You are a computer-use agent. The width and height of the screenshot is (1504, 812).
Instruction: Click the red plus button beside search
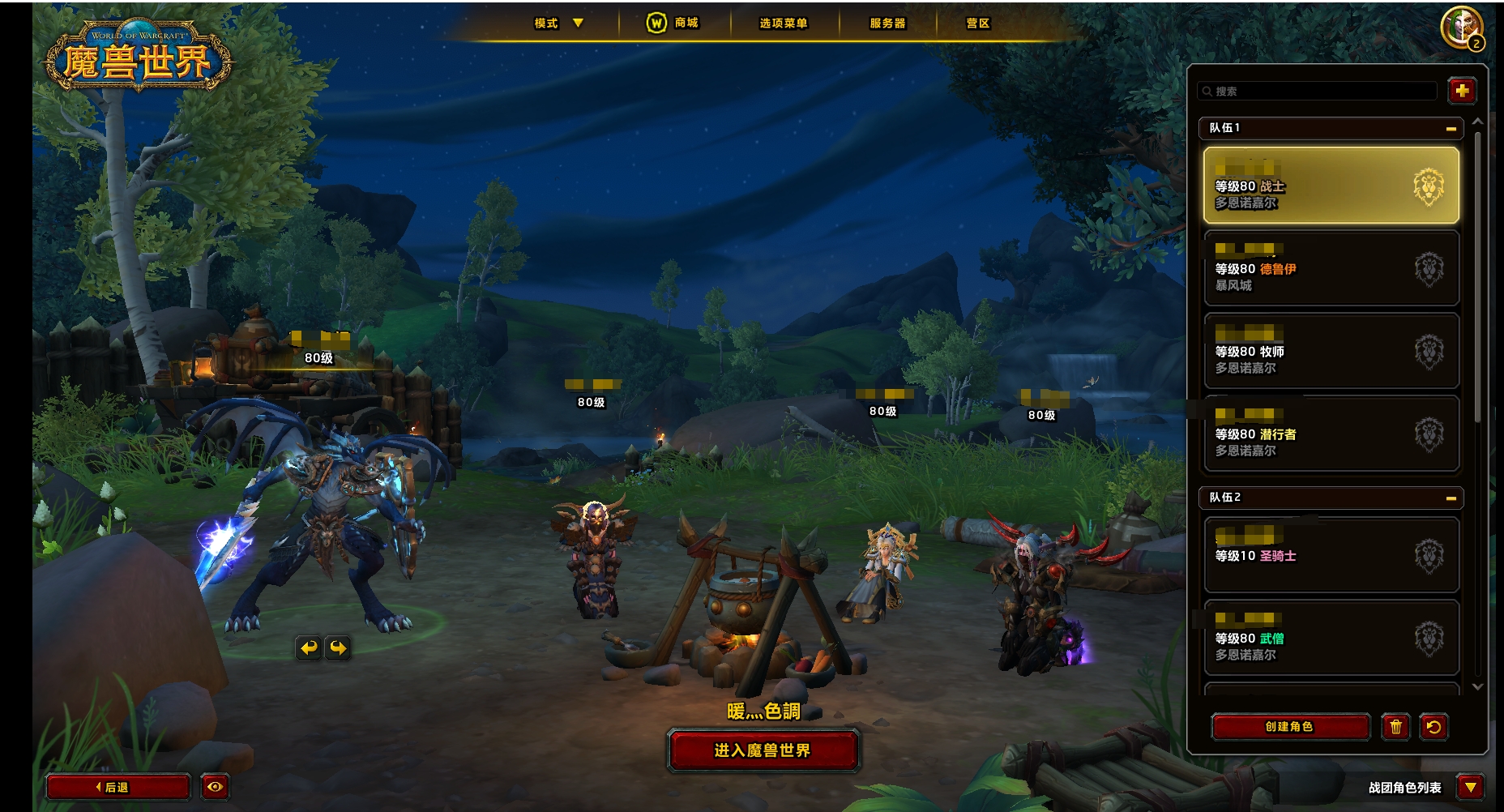(x=1462, y=91)
